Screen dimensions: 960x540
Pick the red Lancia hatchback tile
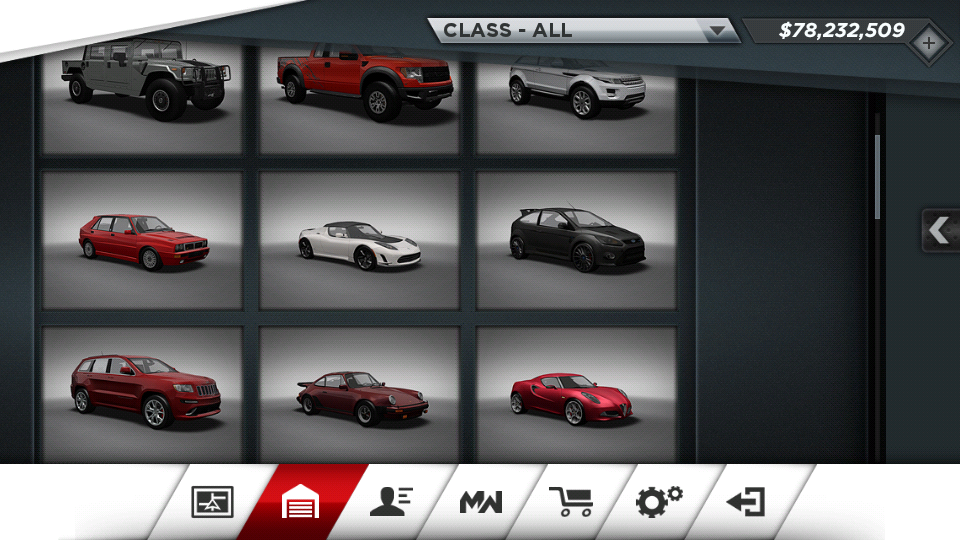tap(142, 240)
